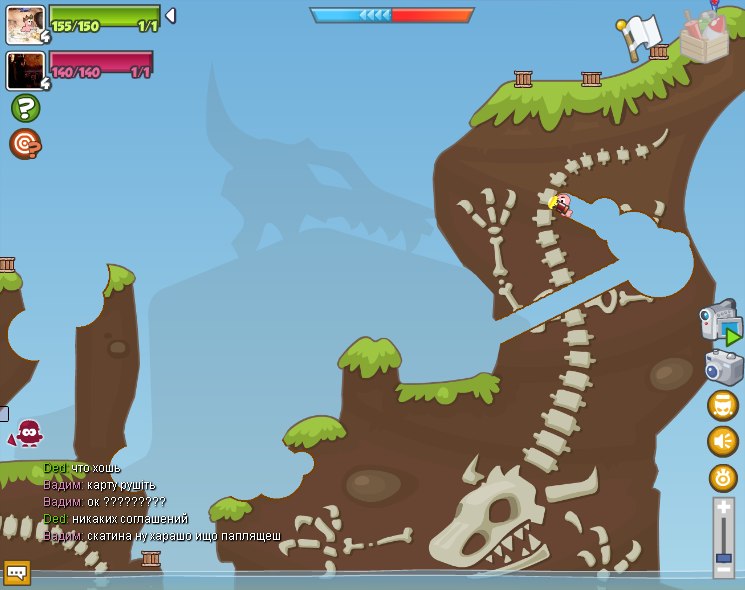Open the chat input speech bubble button

click(17, 572)
